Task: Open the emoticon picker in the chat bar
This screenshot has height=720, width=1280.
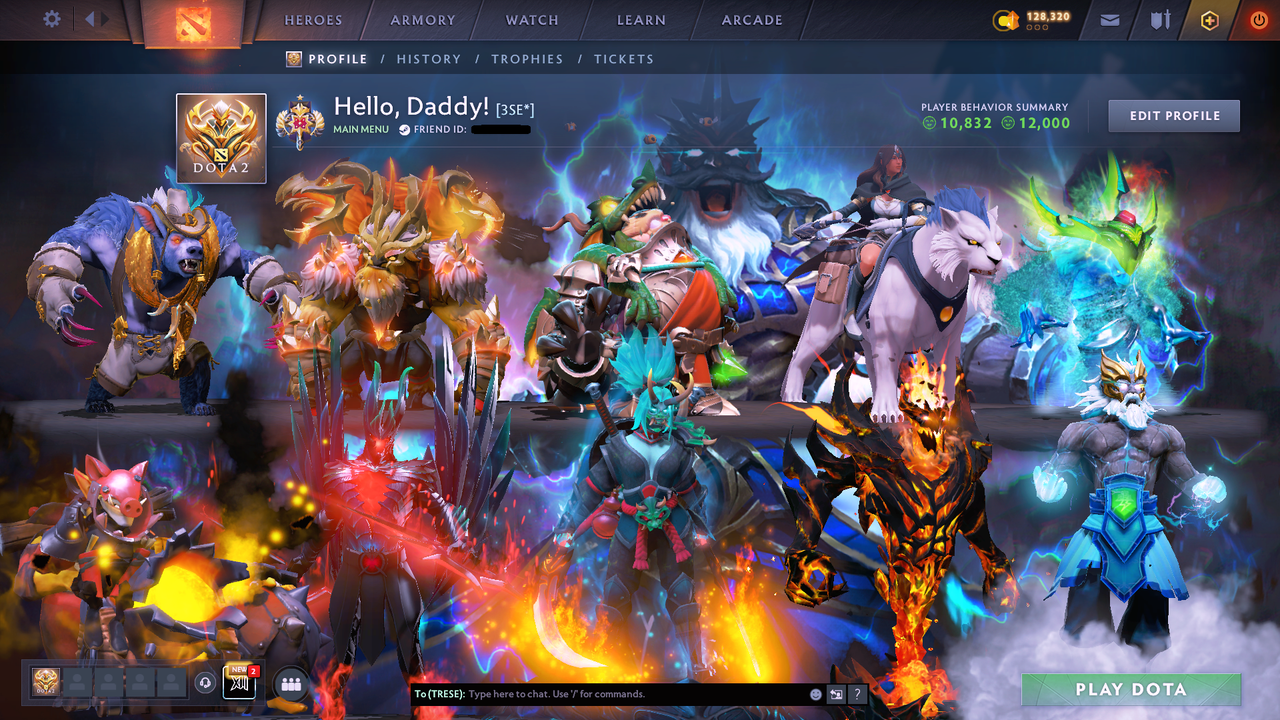Action: 815,693
